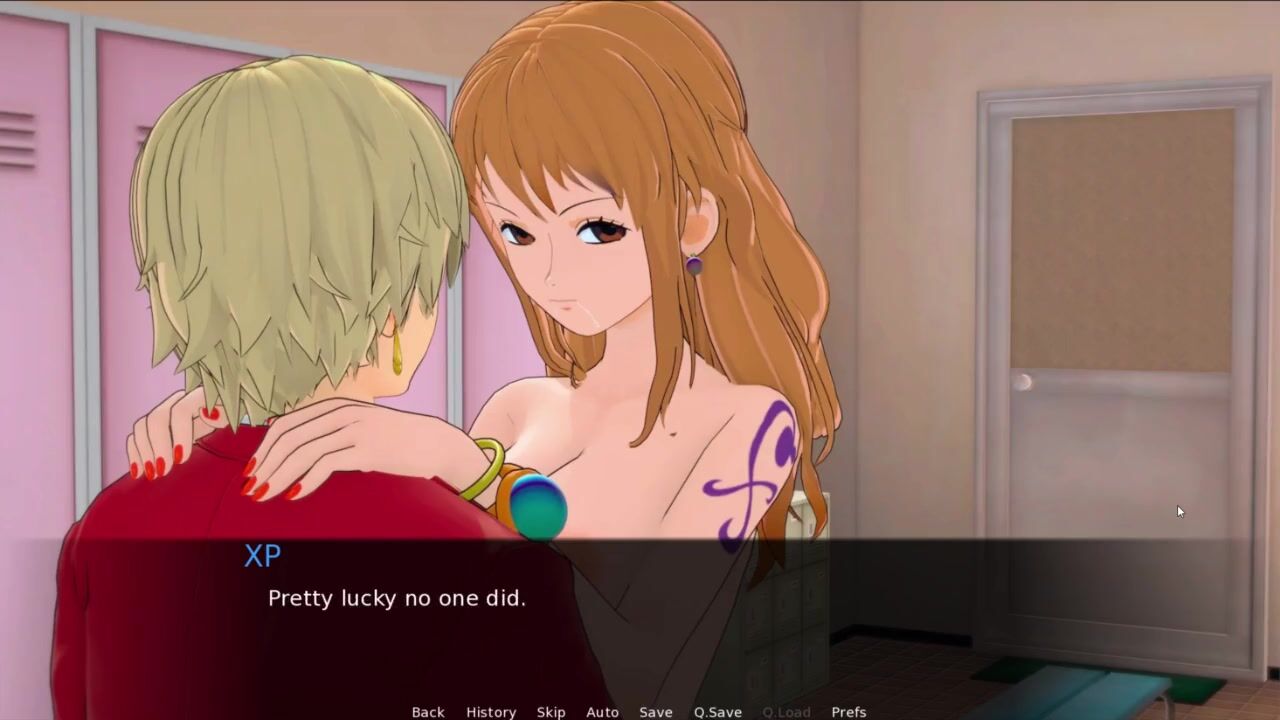Activate the Skip button
Screen dimensions: 1280x720
(x=551, y=712)
